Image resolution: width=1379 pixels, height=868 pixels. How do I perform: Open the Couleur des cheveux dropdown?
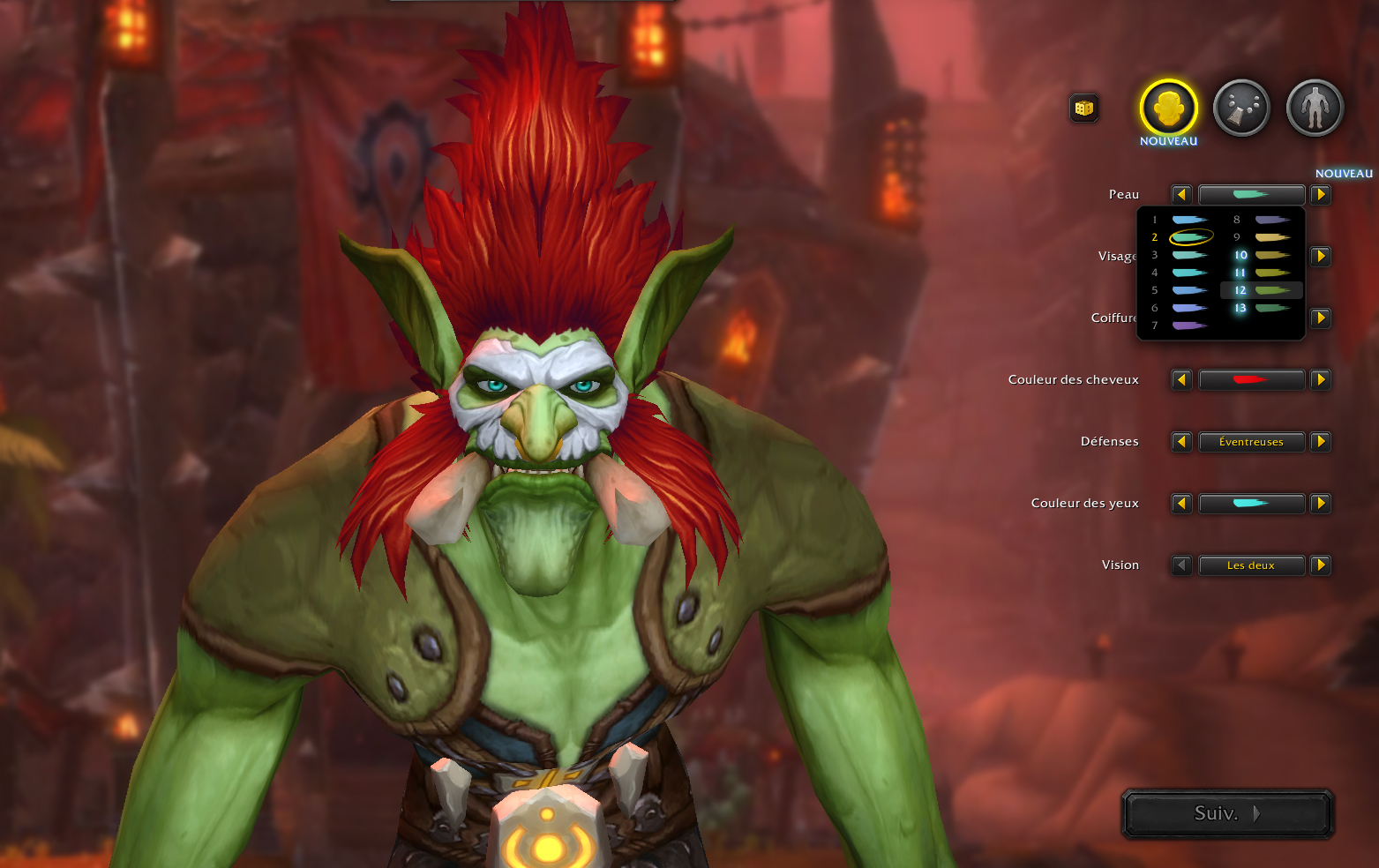[1251, 380]
